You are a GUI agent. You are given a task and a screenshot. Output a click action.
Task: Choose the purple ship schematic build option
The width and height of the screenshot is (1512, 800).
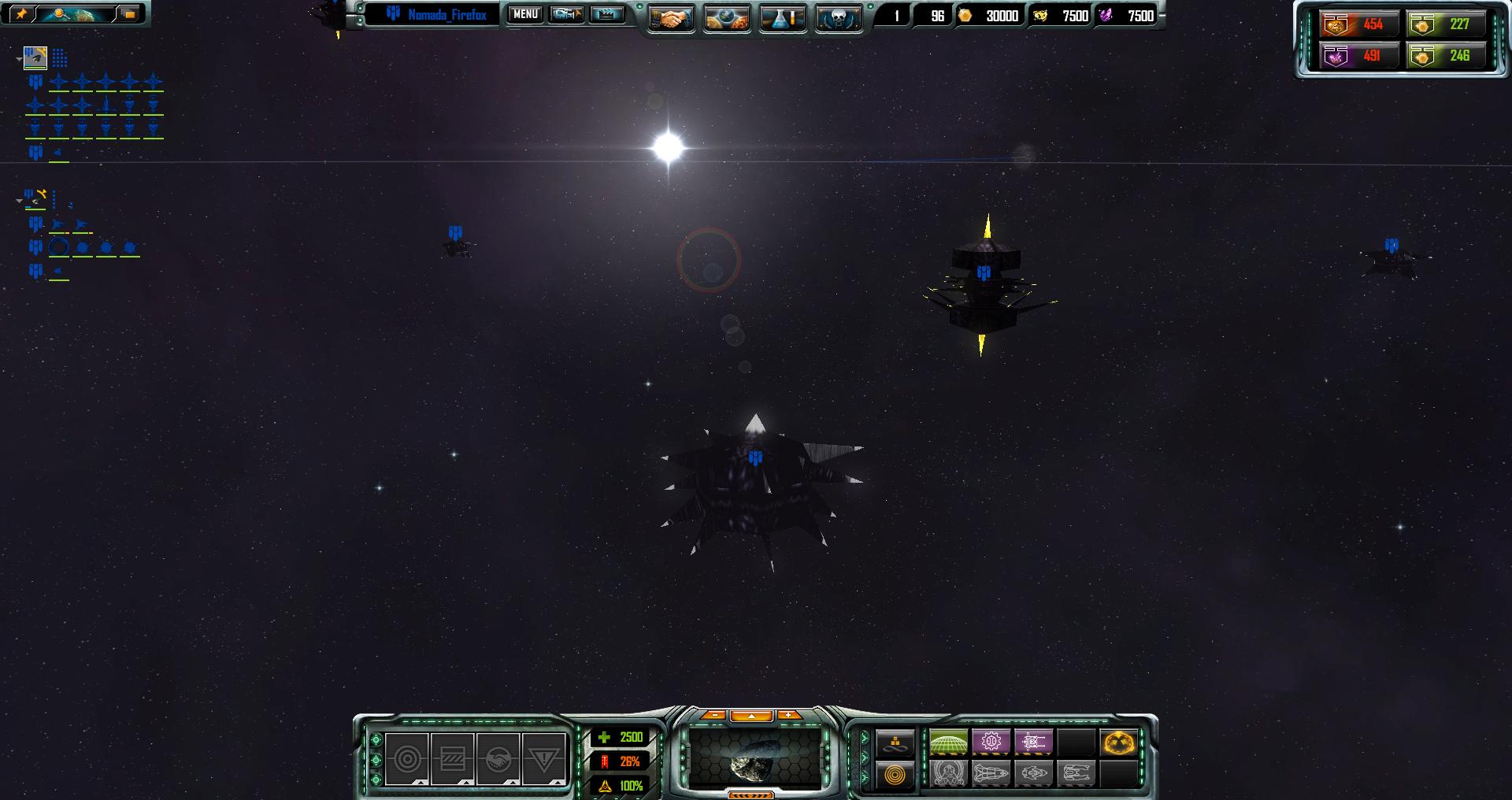pos(1033,742)
